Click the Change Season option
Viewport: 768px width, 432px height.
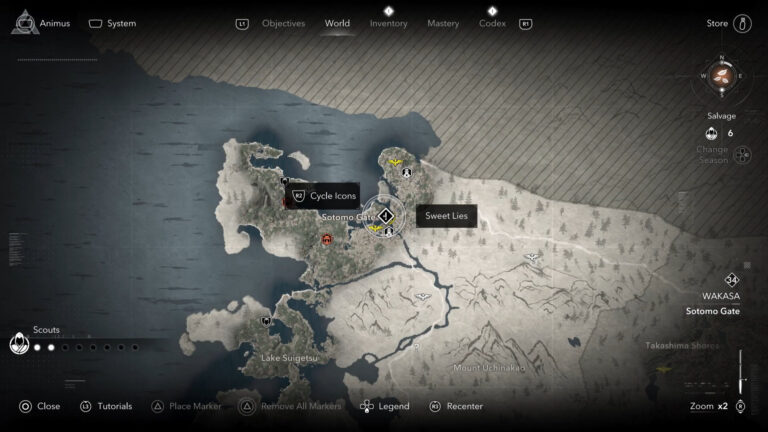[741, 154]
